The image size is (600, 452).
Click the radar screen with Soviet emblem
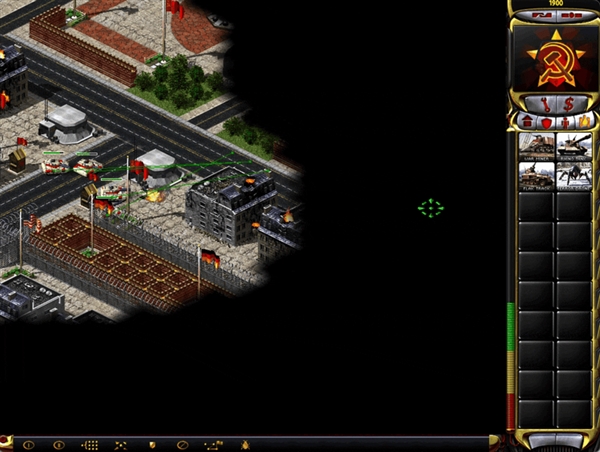point(555,55)
